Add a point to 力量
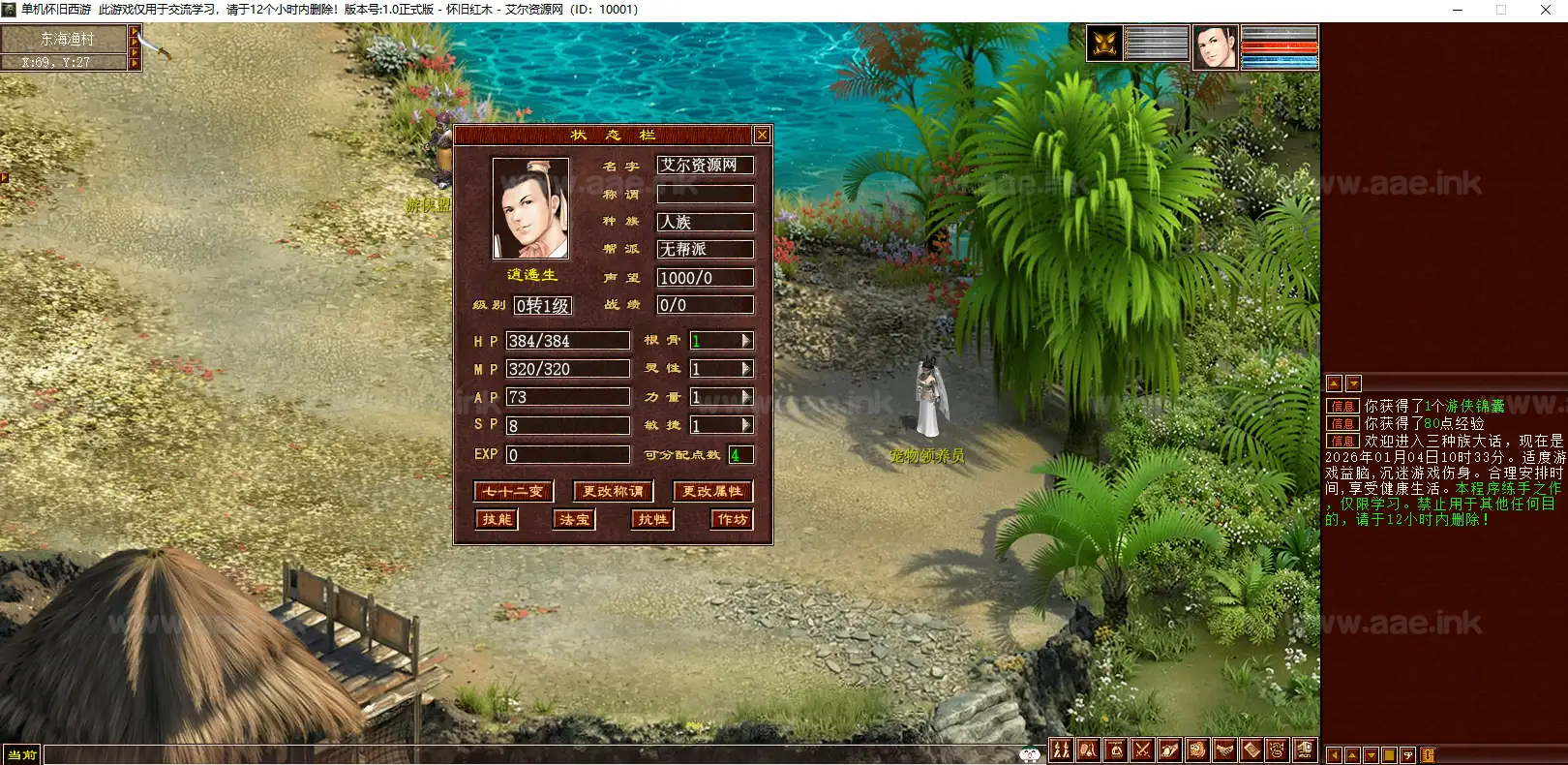Screen dimensions: 1568x765 (746, 397)
